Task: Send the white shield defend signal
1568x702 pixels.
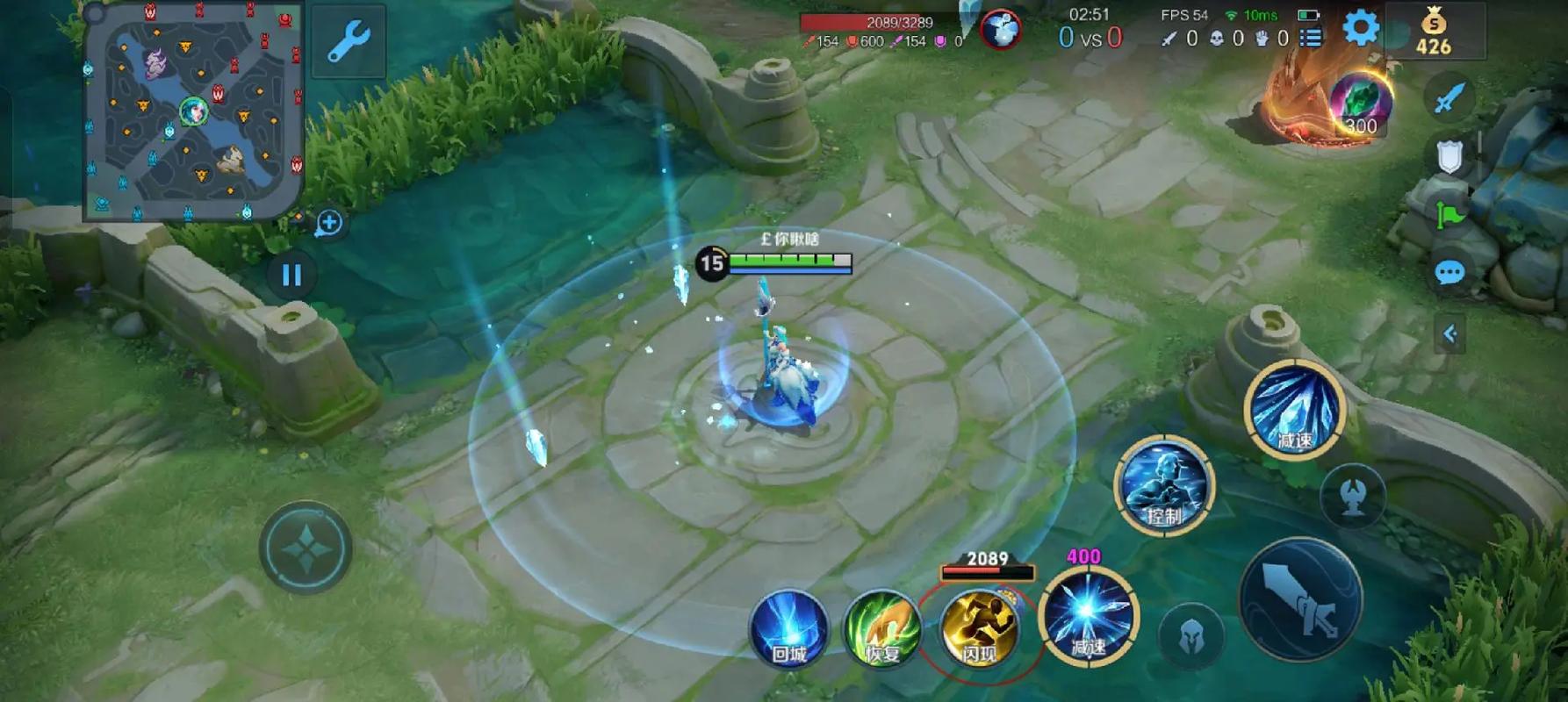Action: (1449, 156)
